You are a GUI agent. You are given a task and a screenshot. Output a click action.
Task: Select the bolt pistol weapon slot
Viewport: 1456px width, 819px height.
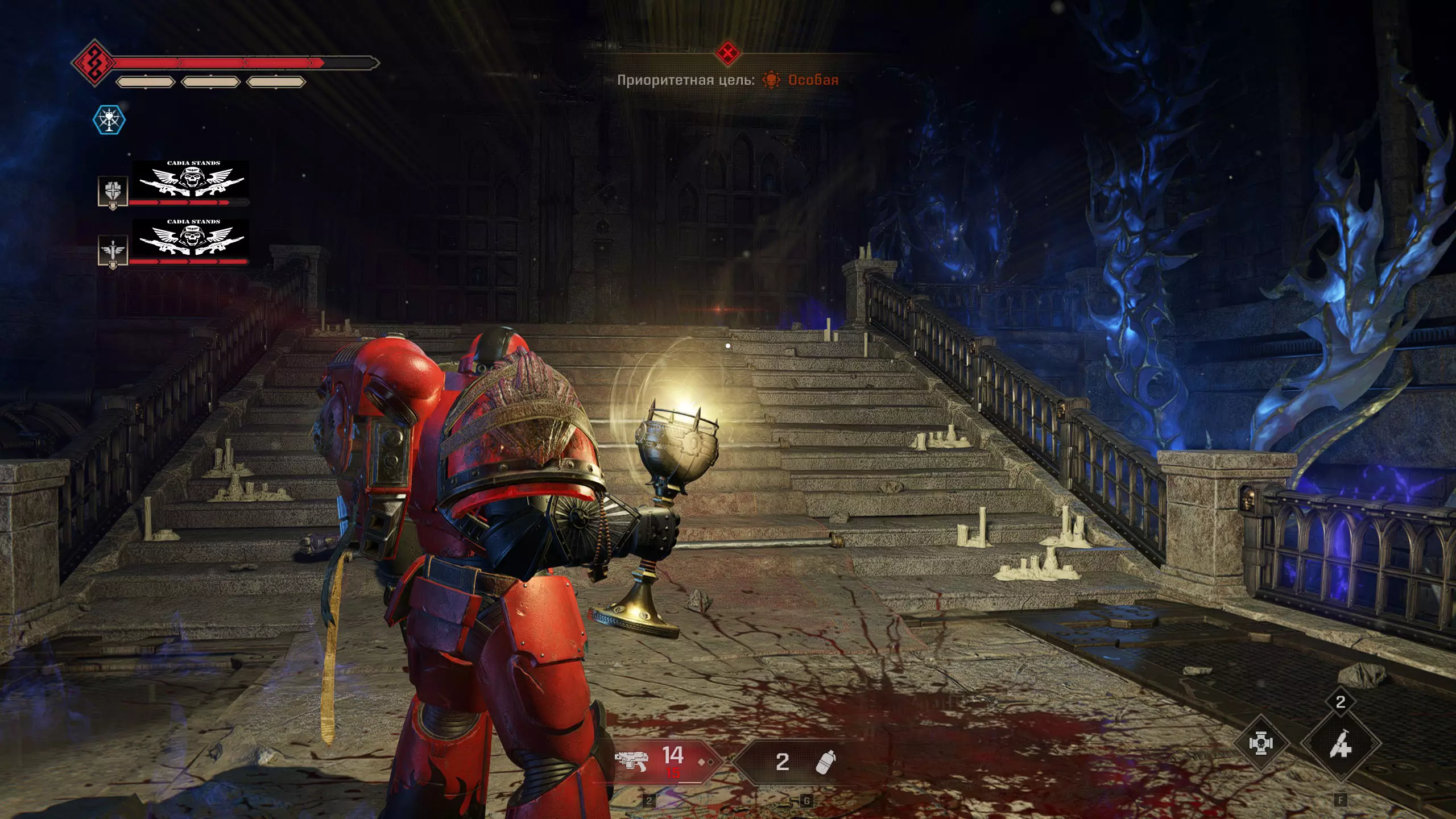pyautogui.click(x=663, y=762)
